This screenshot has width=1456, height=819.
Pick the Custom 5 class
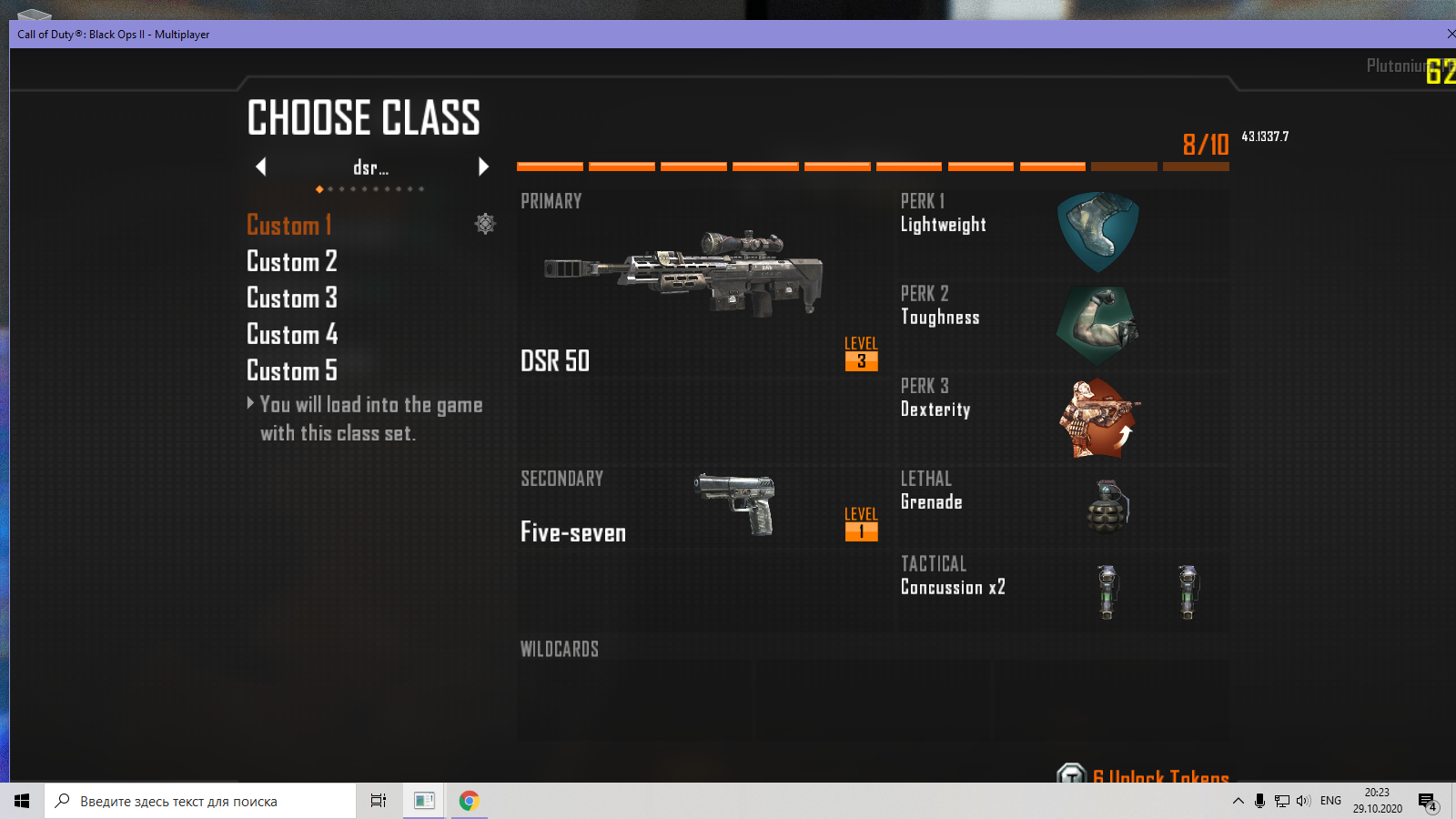point(291,370)
